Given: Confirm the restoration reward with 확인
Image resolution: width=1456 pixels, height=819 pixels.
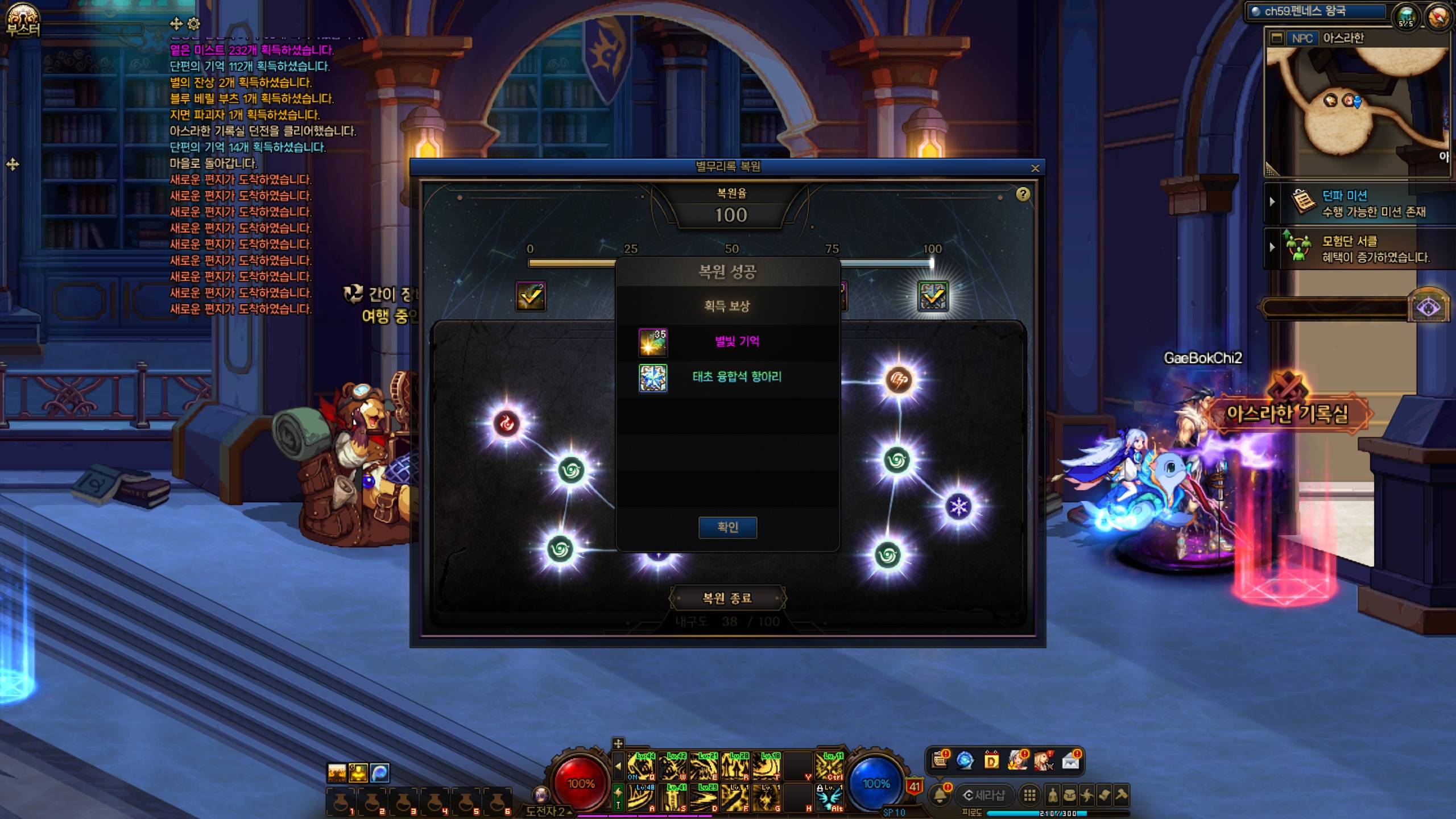Looking at the screenshot, I should (727, 527).
